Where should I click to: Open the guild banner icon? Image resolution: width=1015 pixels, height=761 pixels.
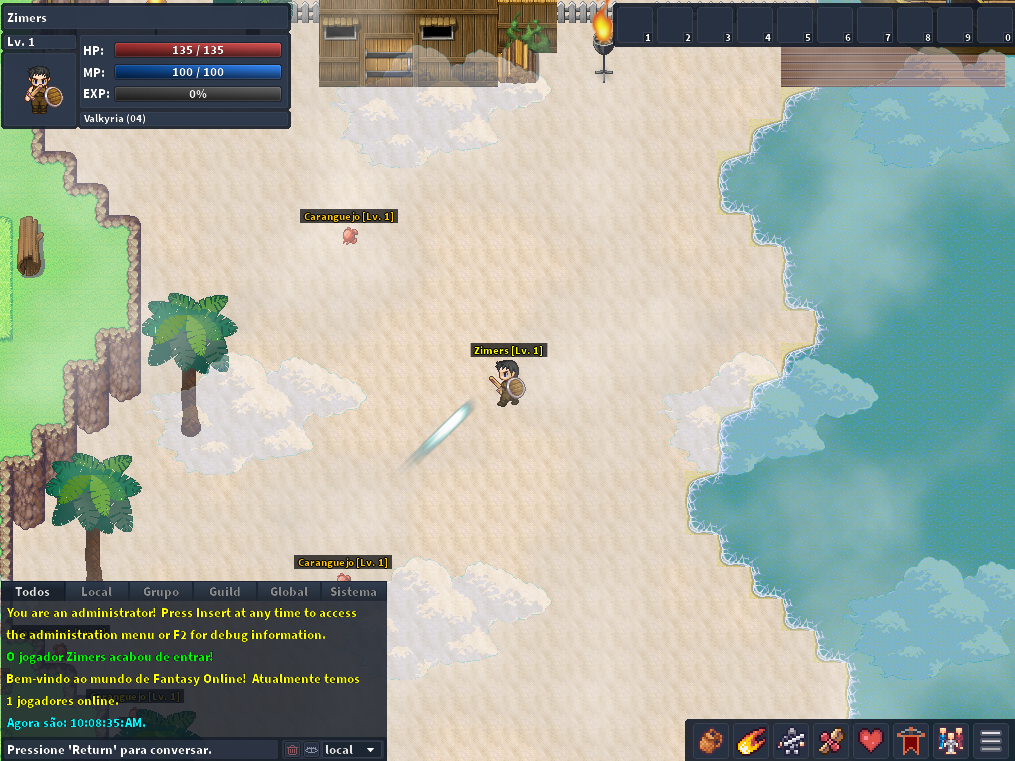coord(911,741)
